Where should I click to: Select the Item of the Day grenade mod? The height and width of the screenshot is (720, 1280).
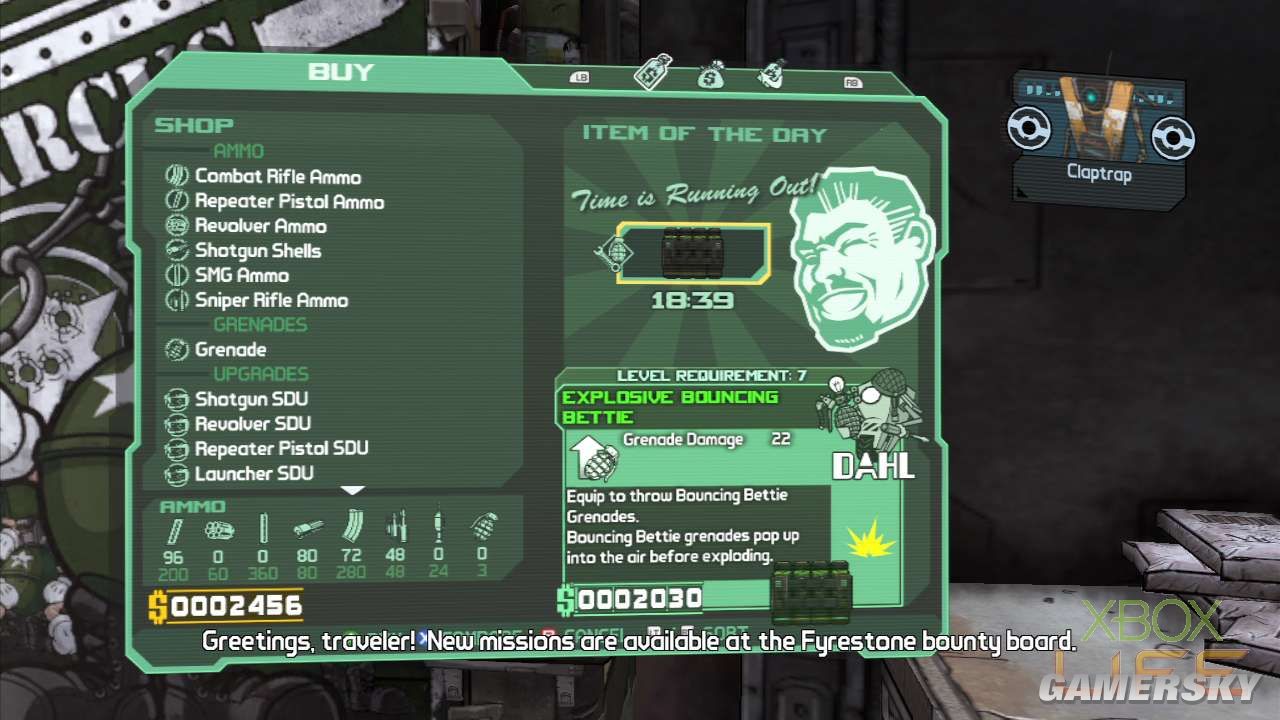coord(693,253)
